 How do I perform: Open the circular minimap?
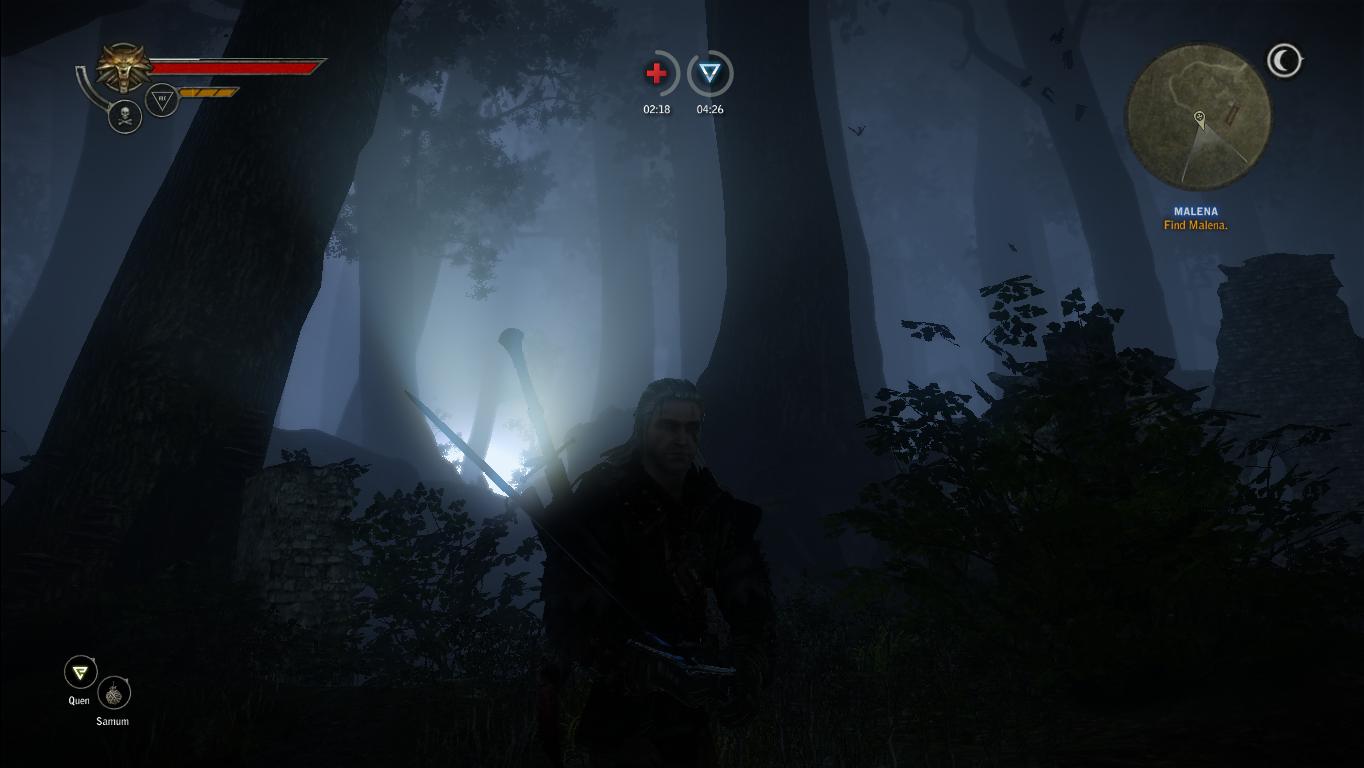1198,116
